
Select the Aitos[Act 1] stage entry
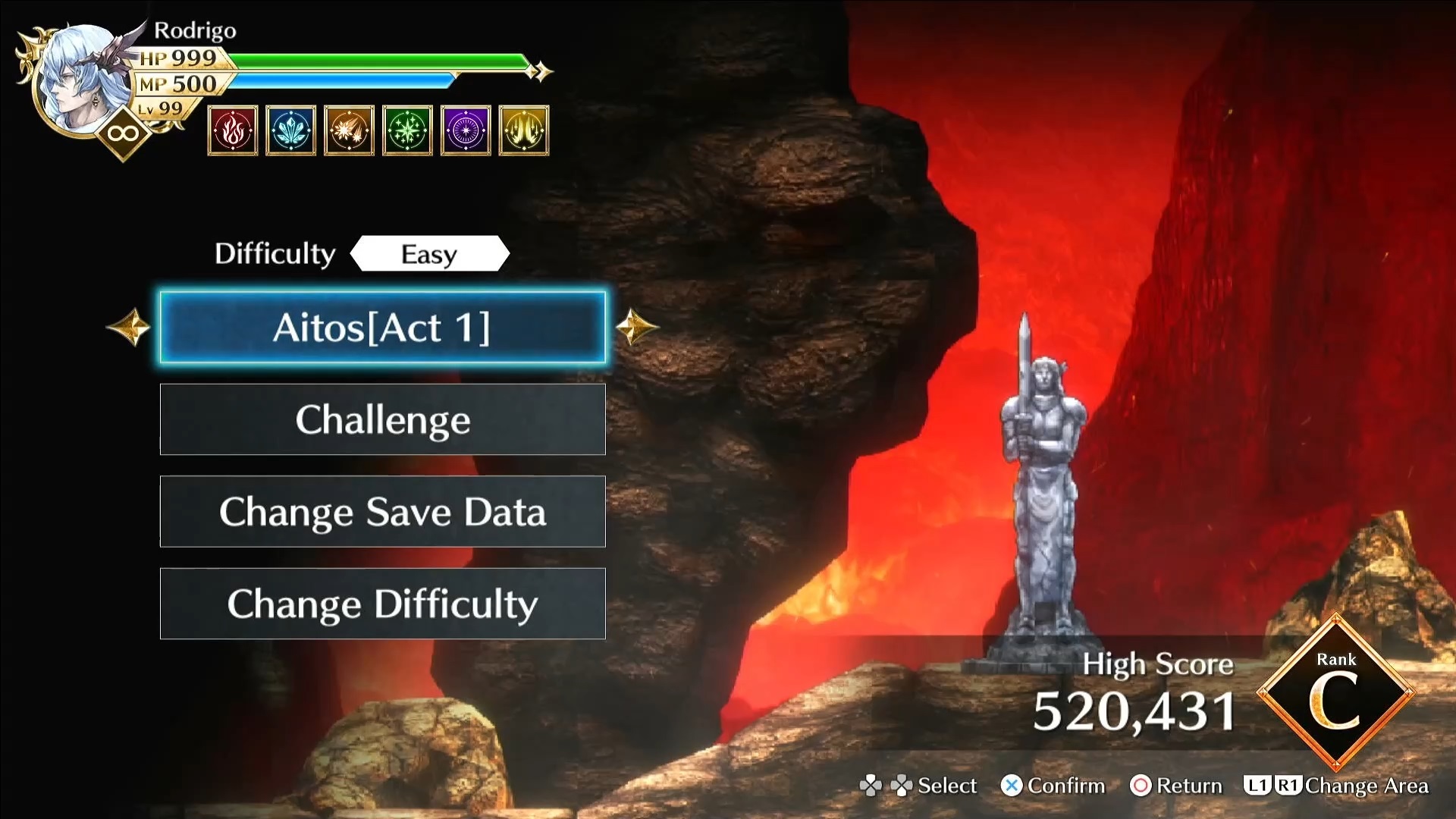click(382, 328)
